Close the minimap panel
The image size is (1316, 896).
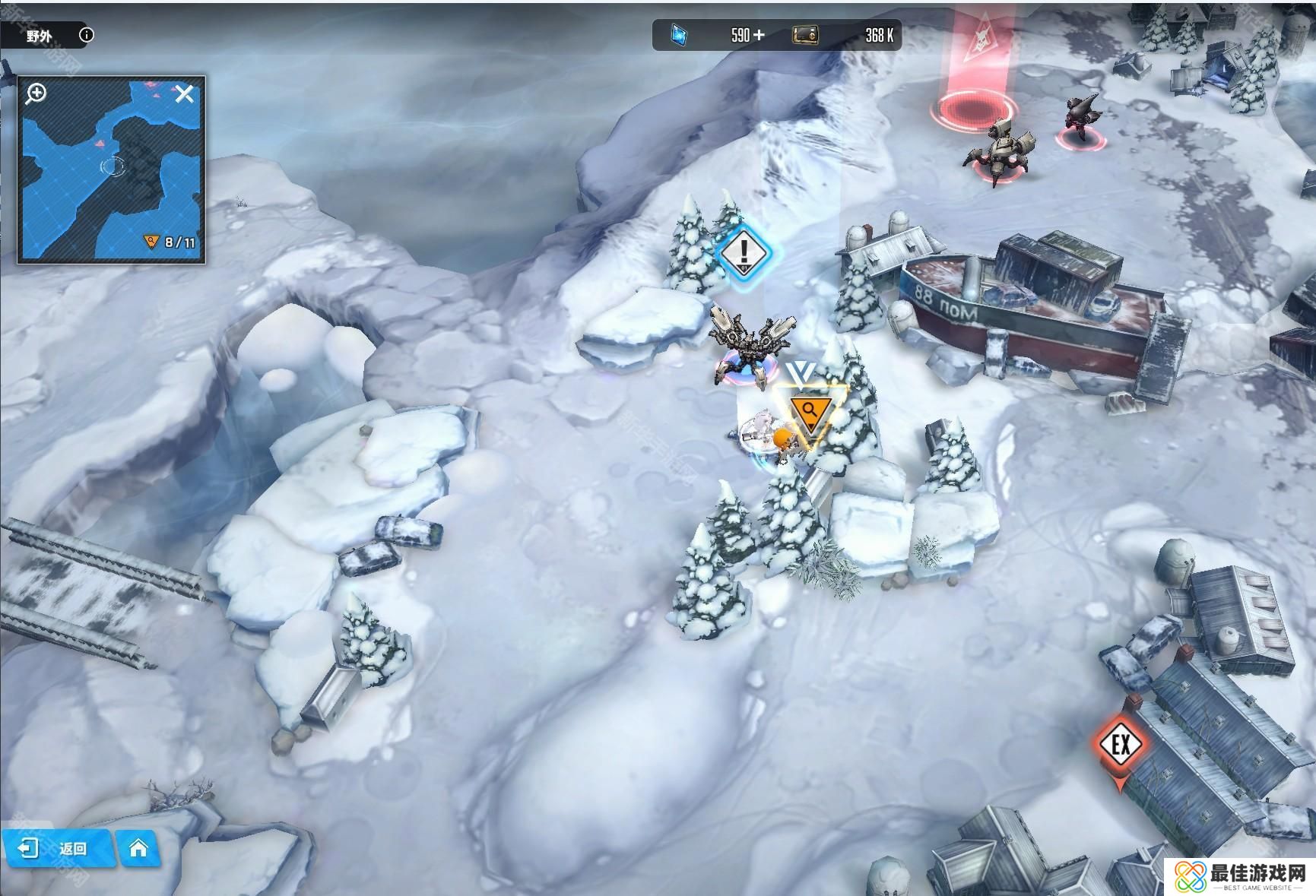click(x=185, y=94)
